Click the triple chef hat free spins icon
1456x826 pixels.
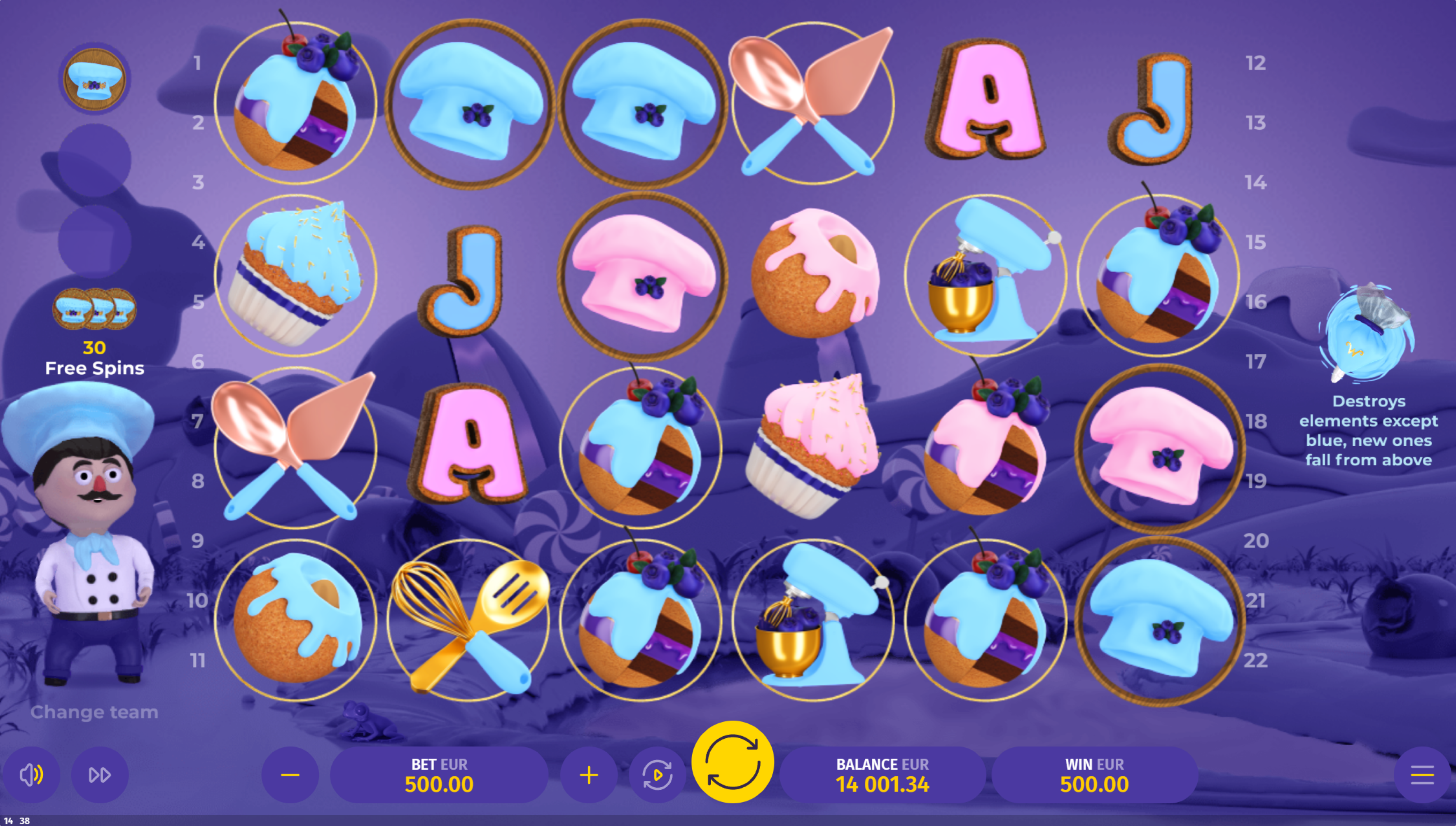pyautogui.click(x=94, y=310)
